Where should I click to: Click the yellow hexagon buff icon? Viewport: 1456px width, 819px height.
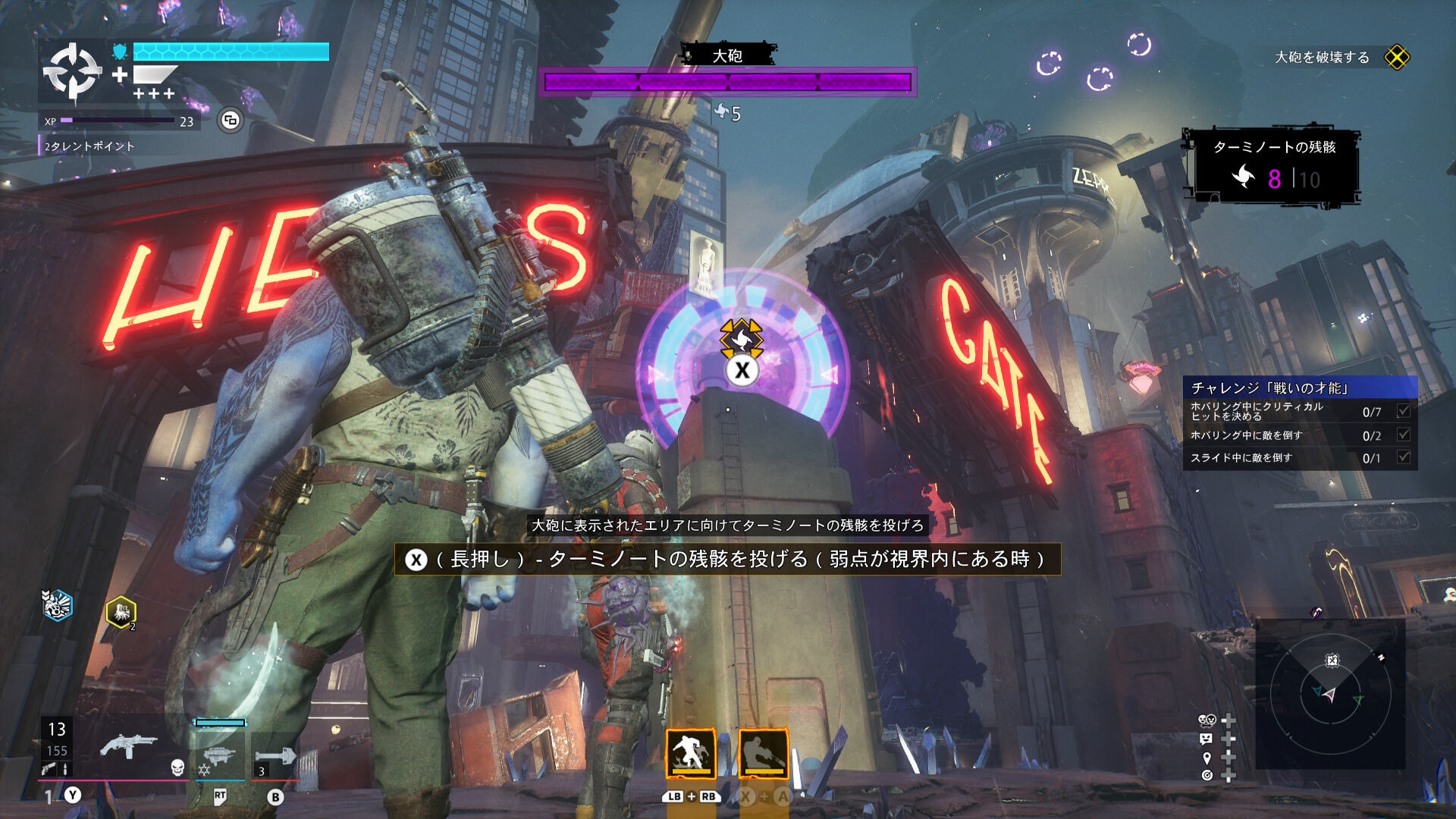[121, 612]
